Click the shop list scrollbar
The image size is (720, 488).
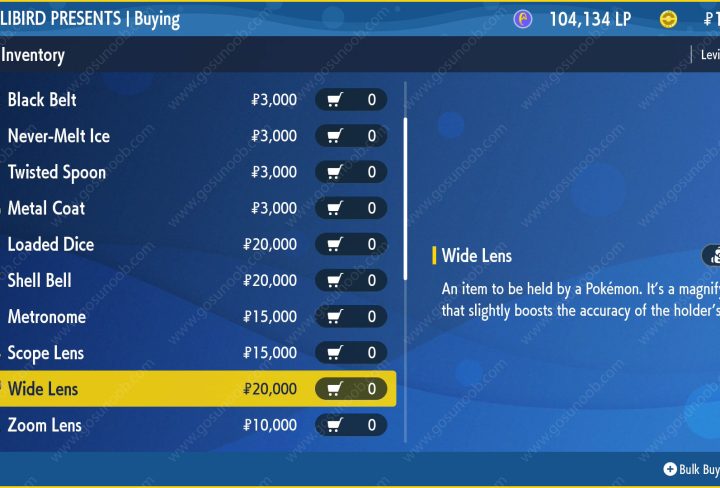405,198
